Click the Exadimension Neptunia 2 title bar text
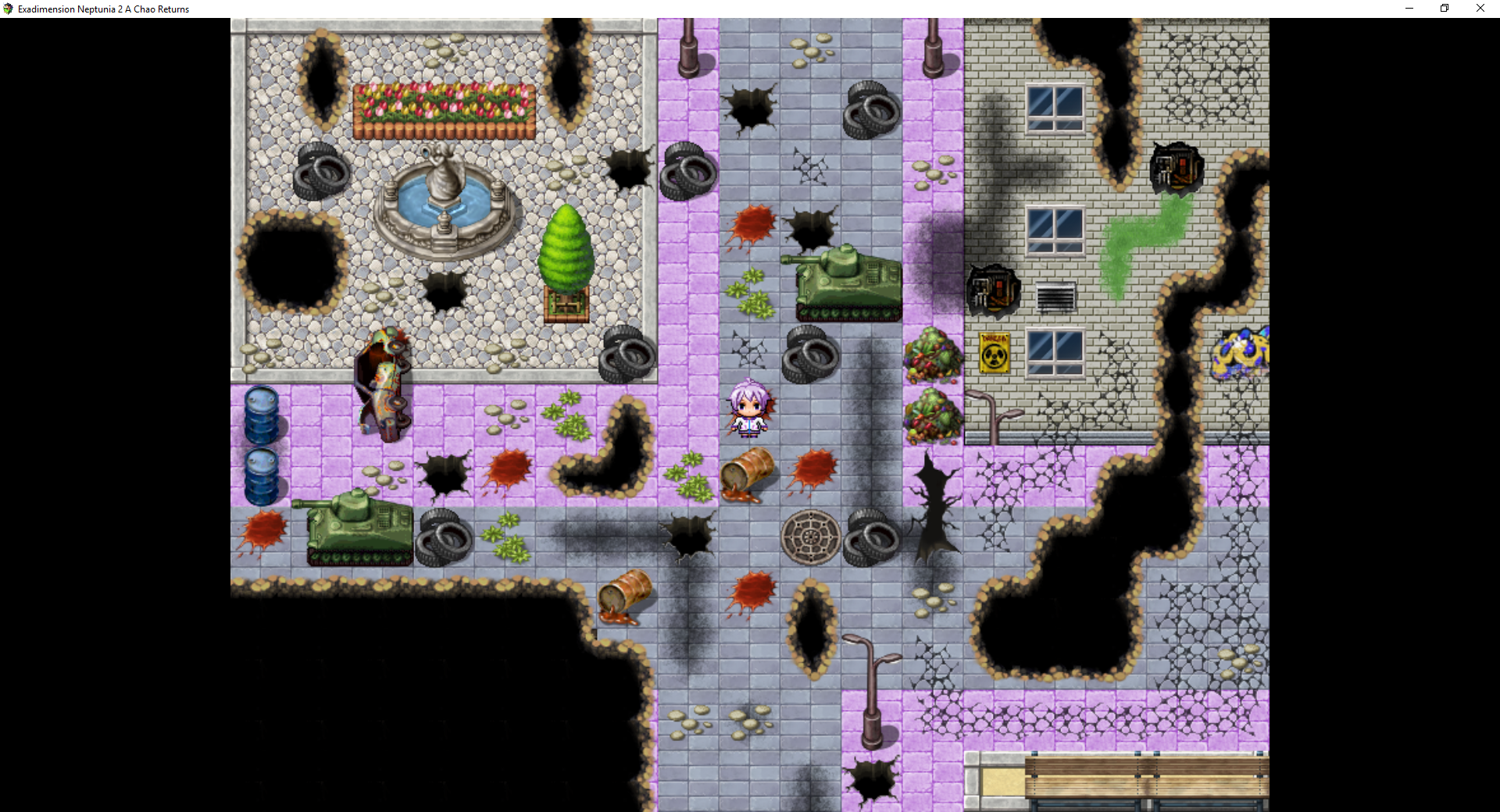The height and width of the screenshot is (812, 1500). (104, 9)
